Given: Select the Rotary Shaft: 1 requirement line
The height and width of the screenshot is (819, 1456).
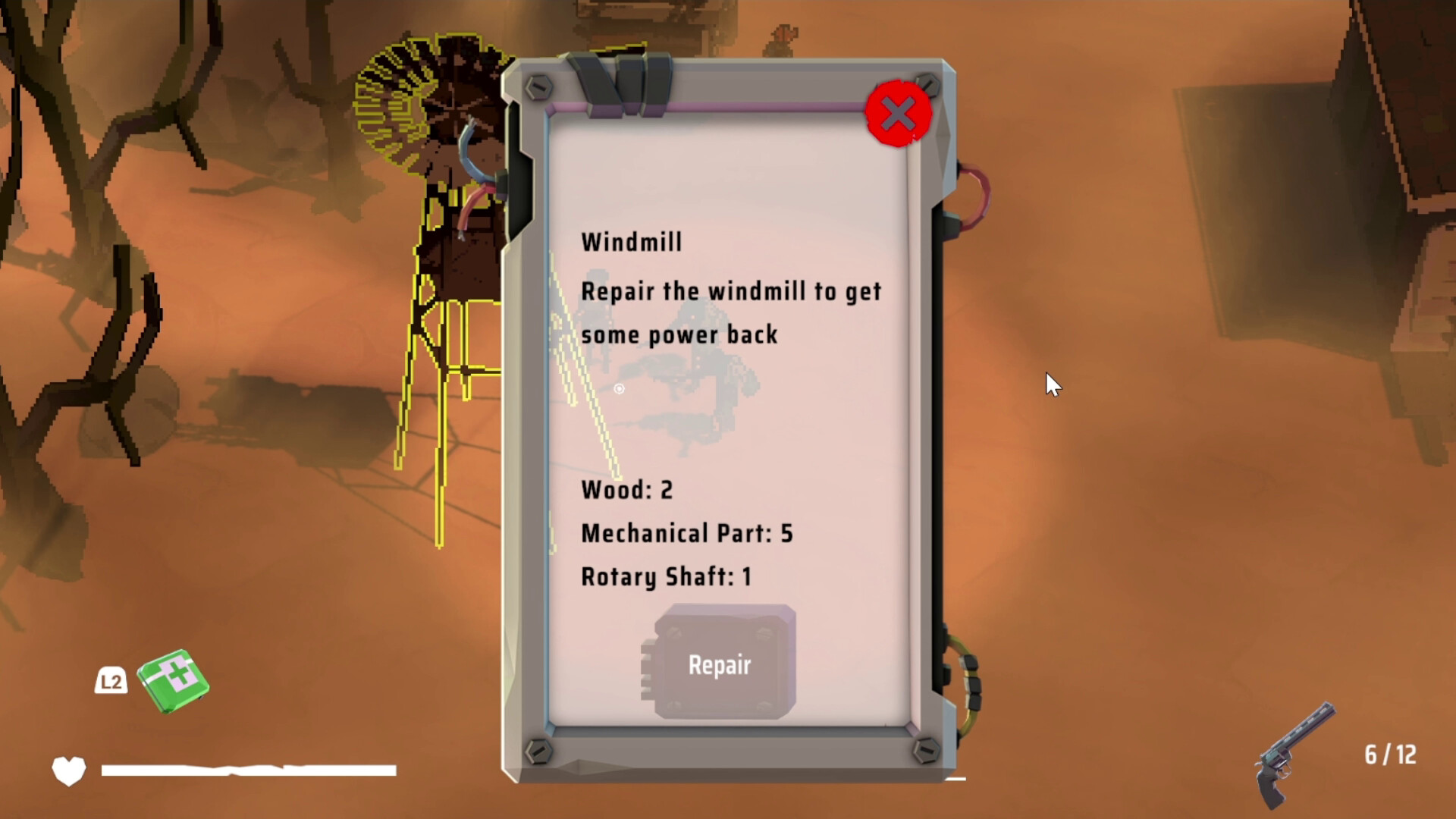Looking at the screenshot, I should click(x=666, y=576).
